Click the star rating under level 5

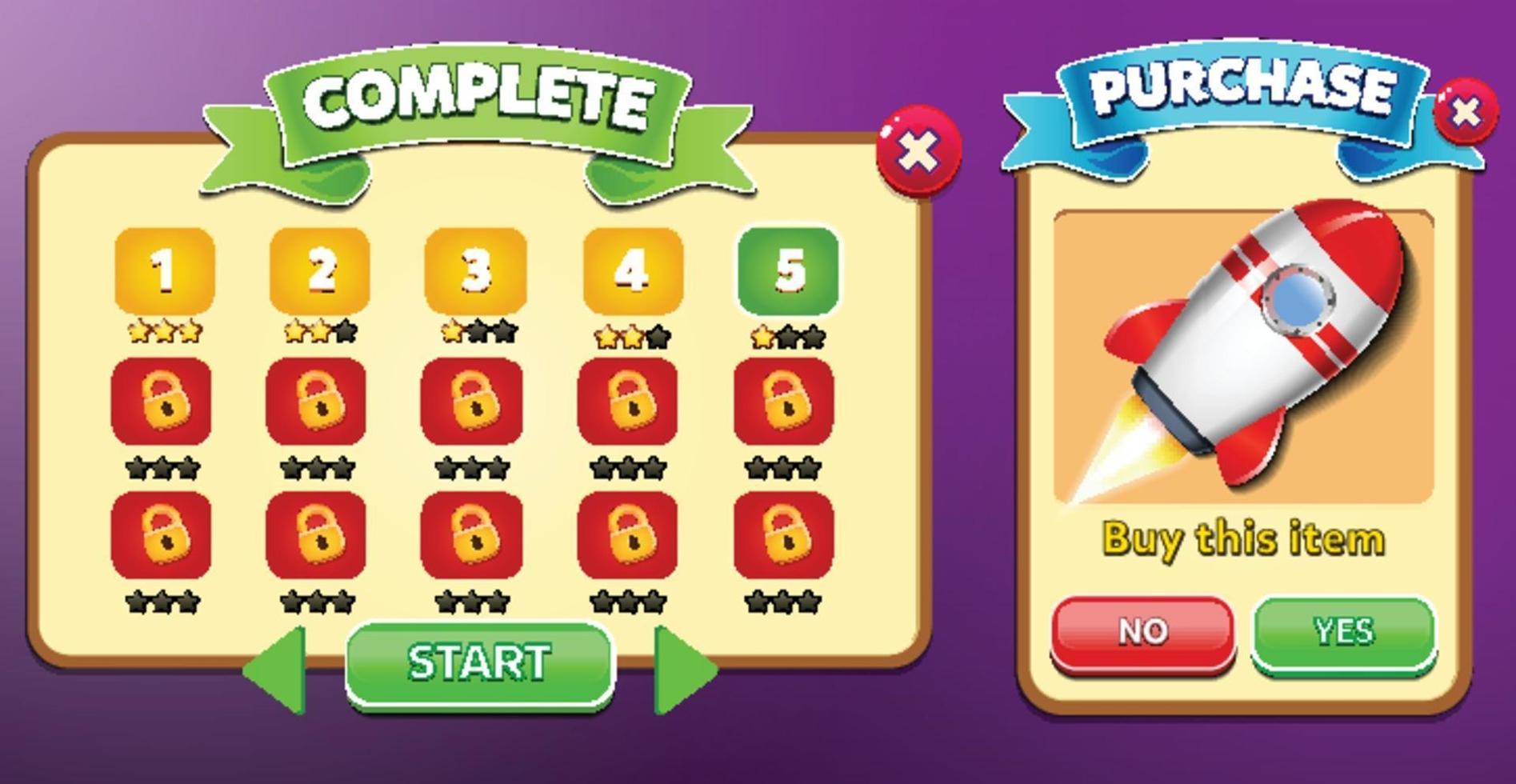(788, 336)
